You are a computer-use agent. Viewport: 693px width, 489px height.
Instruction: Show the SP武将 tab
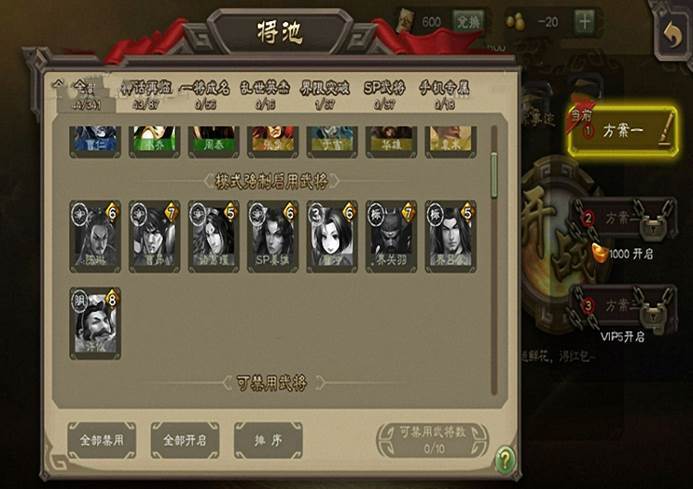380,96
